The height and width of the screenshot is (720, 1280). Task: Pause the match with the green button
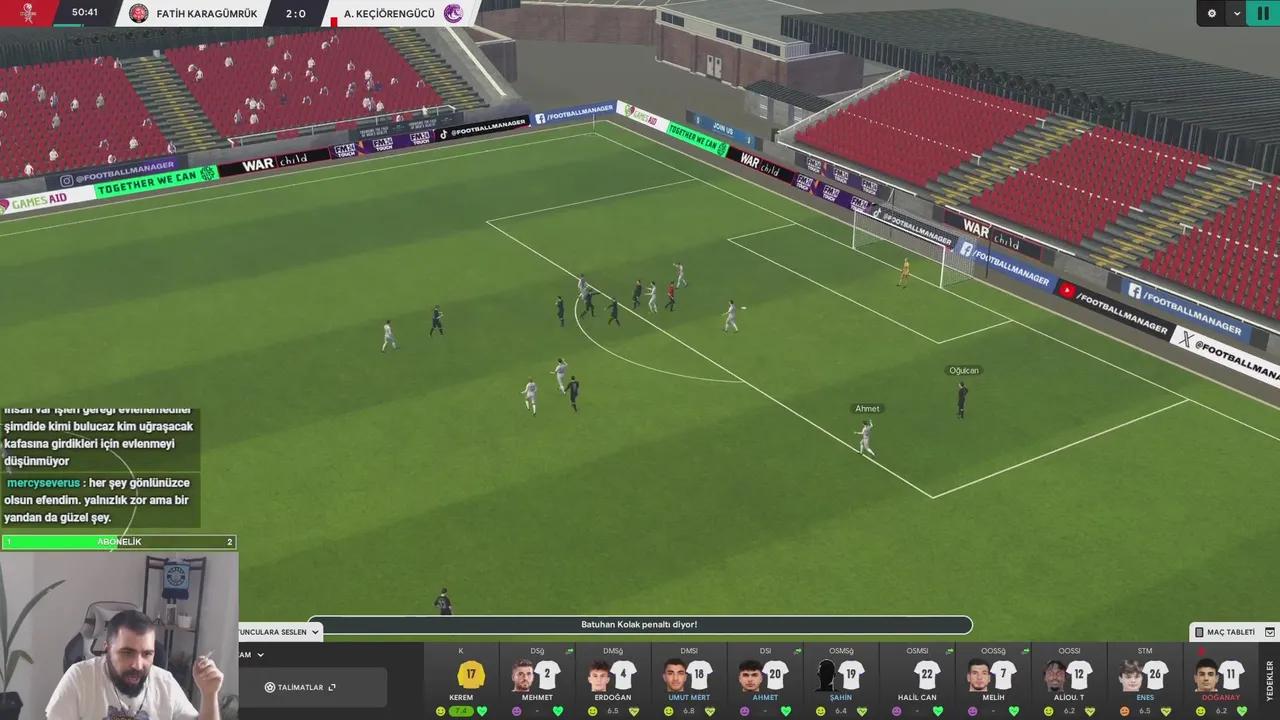pyautogui.click(x=1262, y=13)
